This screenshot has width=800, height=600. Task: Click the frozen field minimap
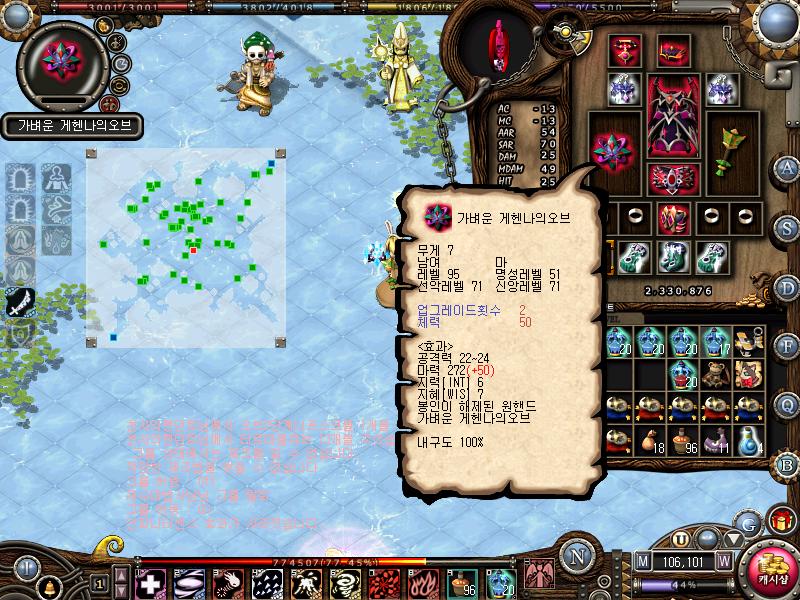point(187,243)
